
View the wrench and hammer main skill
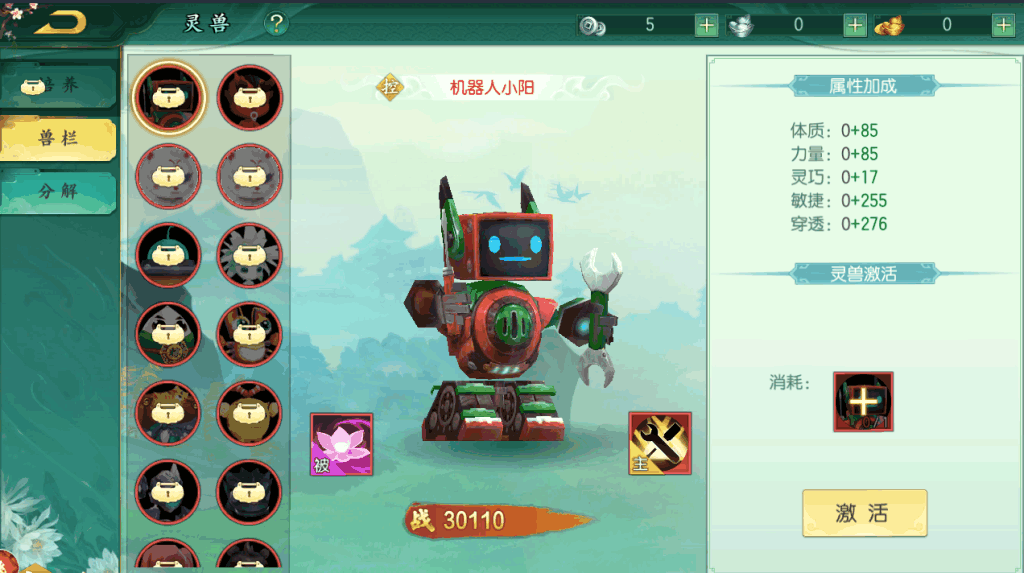[660, 443]
